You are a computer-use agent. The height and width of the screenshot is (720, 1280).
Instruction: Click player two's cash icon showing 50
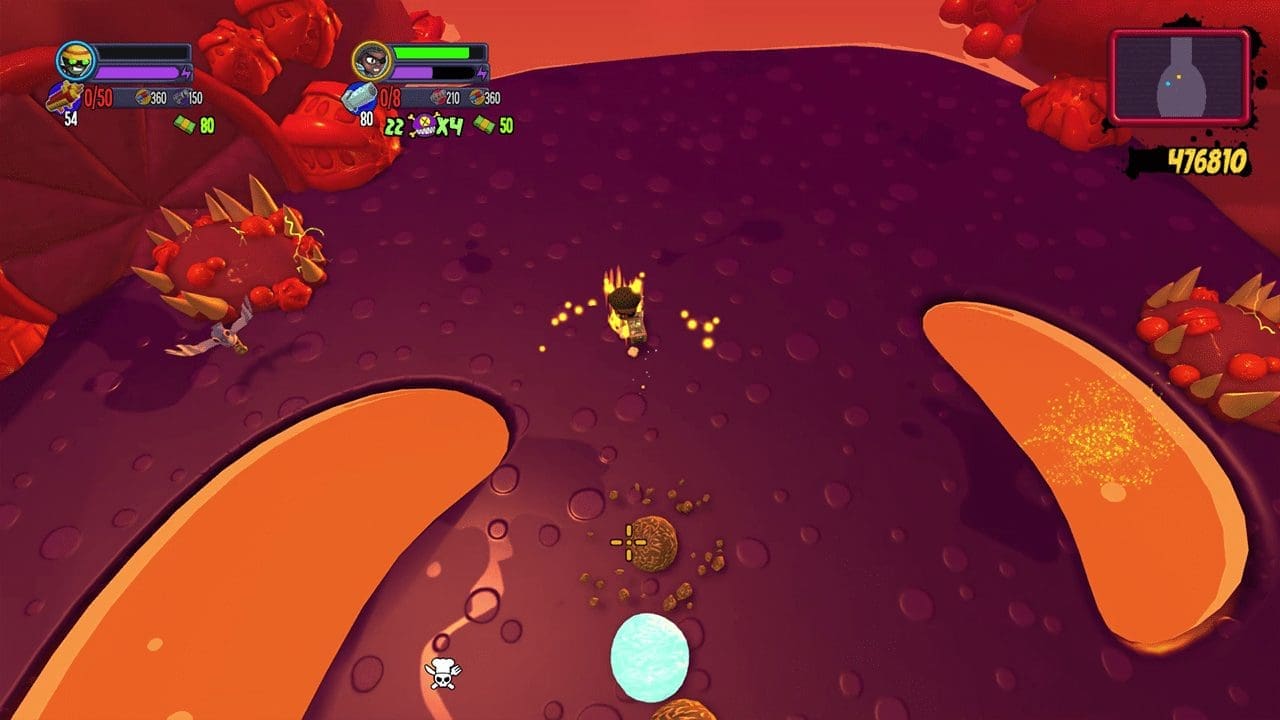pyautogui.click(x=486, y=125)
